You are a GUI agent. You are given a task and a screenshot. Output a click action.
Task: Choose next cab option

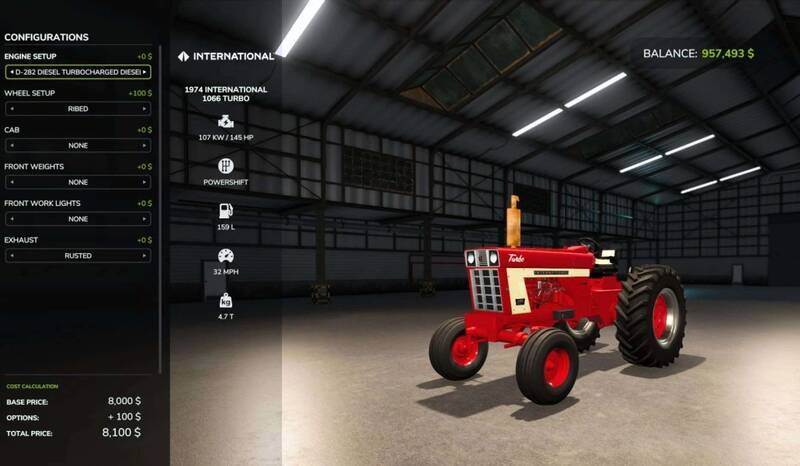[146, 146]
